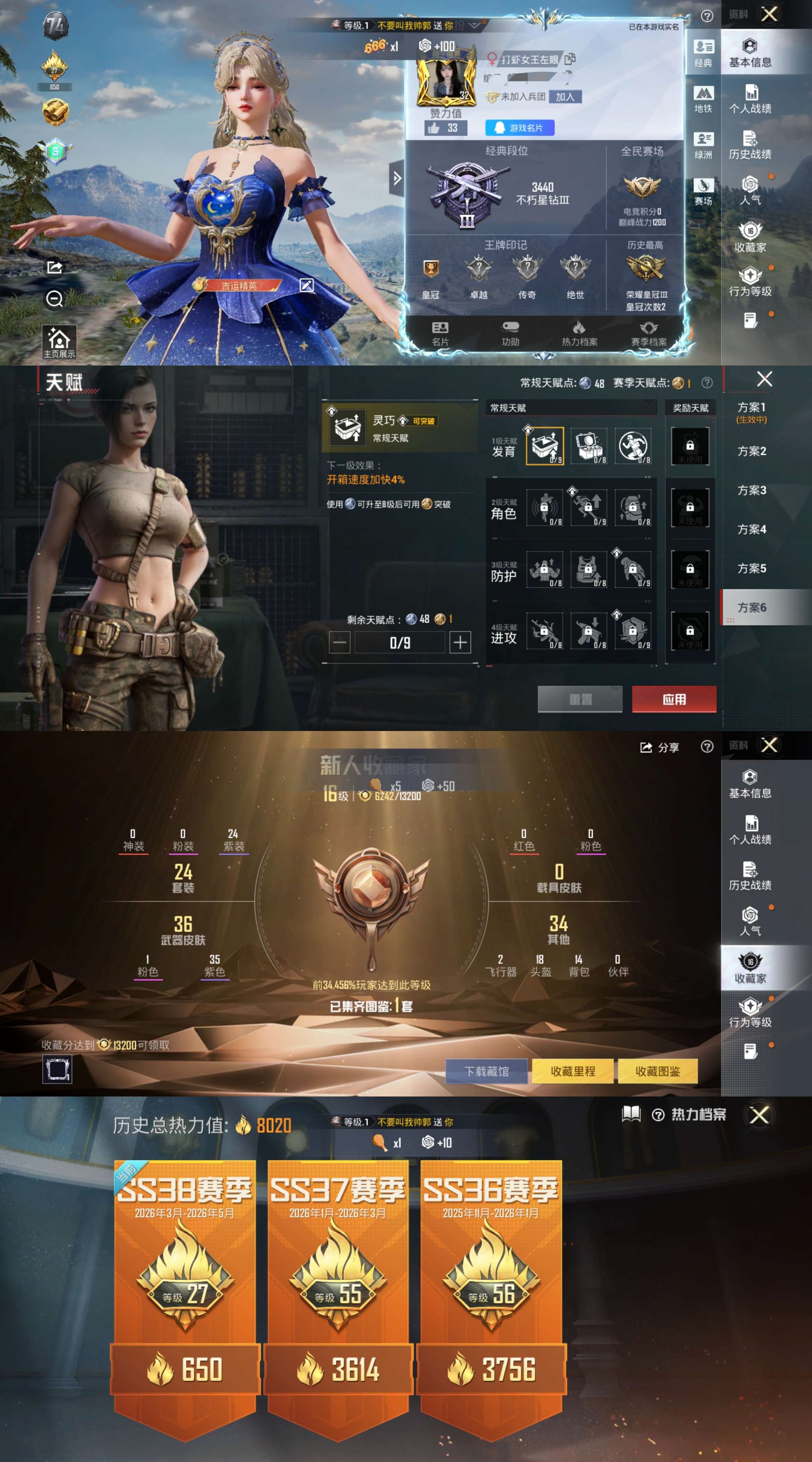Decrease talent points with the minus button
Viewport: 812px width, 1462px height.
point(339,643)
